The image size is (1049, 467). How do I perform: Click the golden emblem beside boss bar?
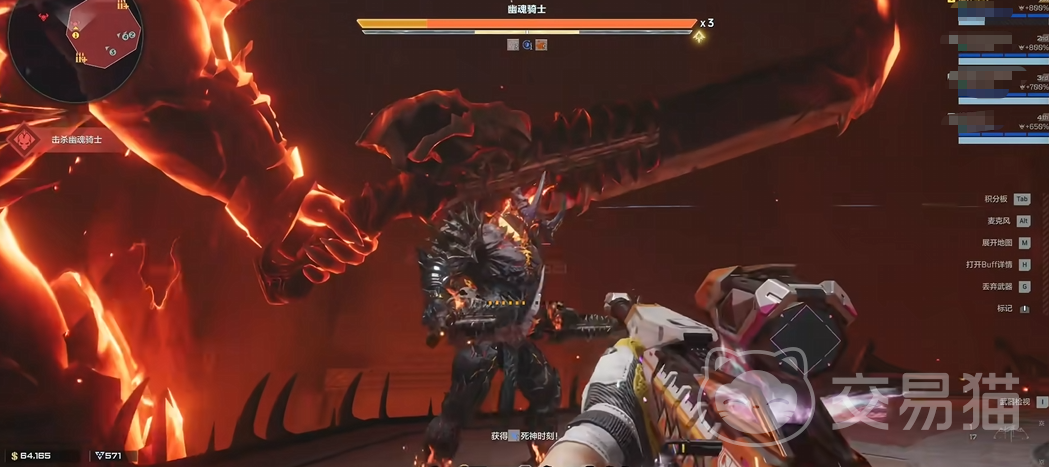(700, 37)
